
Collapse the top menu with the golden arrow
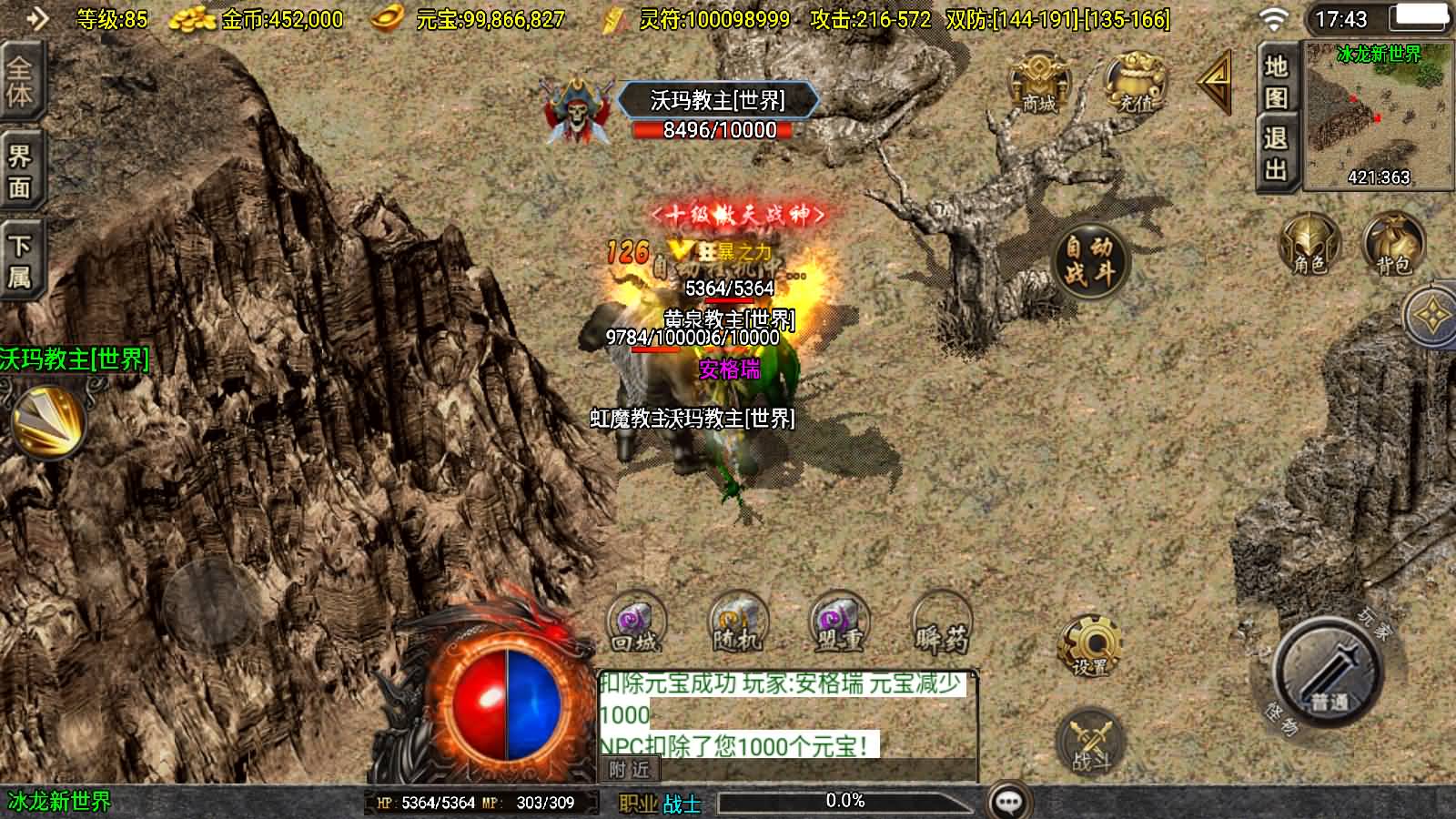[1215, 83]
